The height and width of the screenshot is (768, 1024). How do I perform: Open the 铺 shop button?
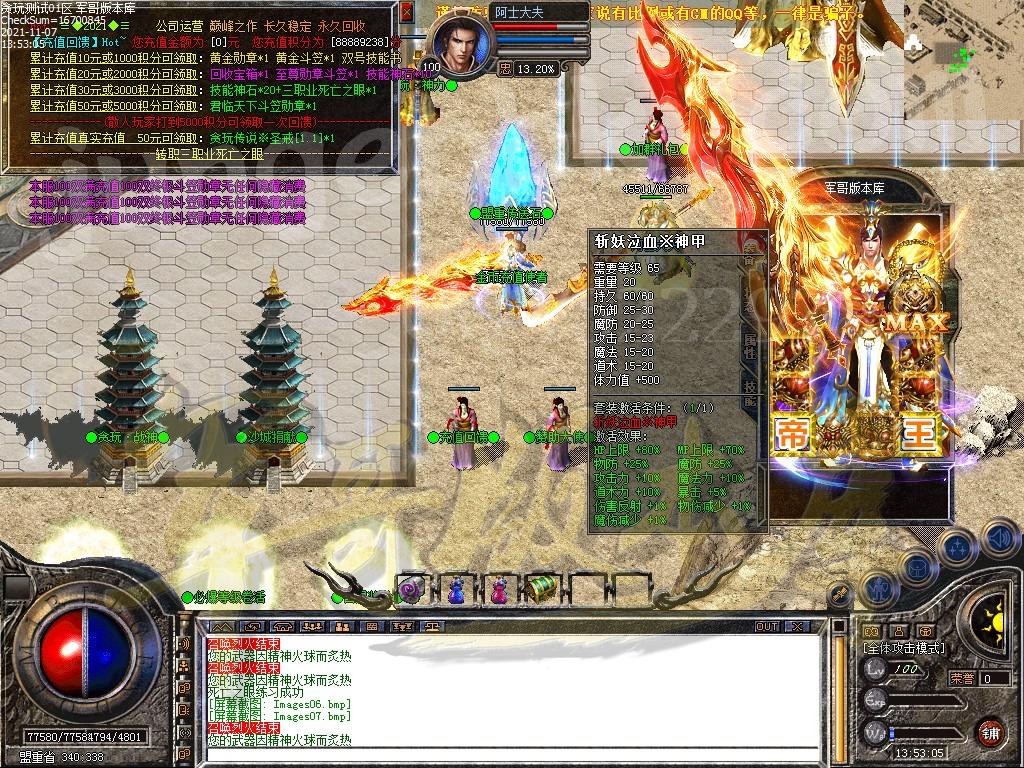990,732
